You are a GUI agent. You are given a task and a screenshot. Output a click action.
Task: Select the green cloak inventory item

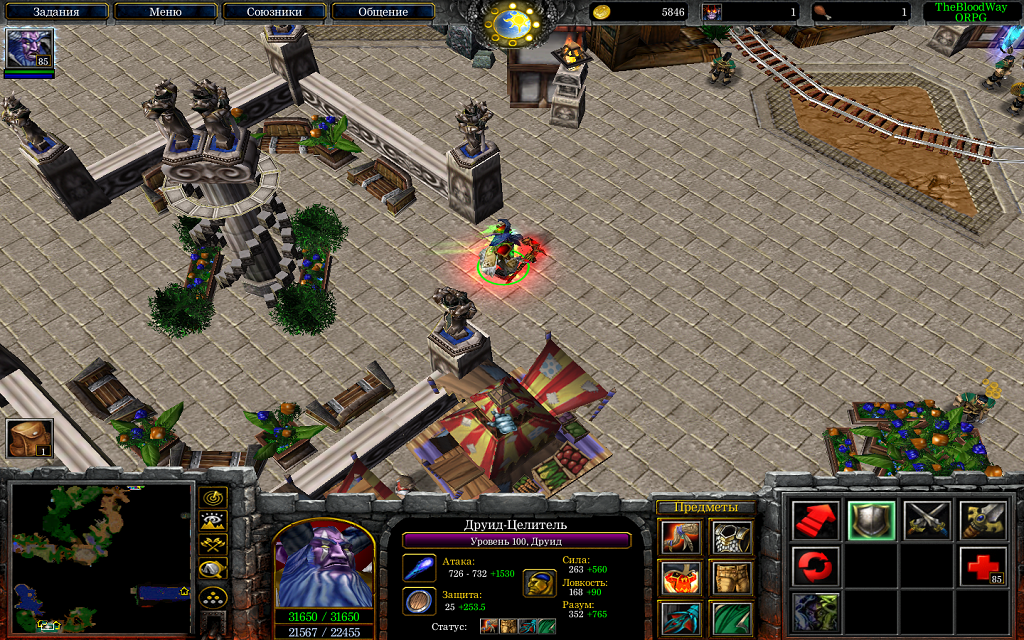point(731,618)
